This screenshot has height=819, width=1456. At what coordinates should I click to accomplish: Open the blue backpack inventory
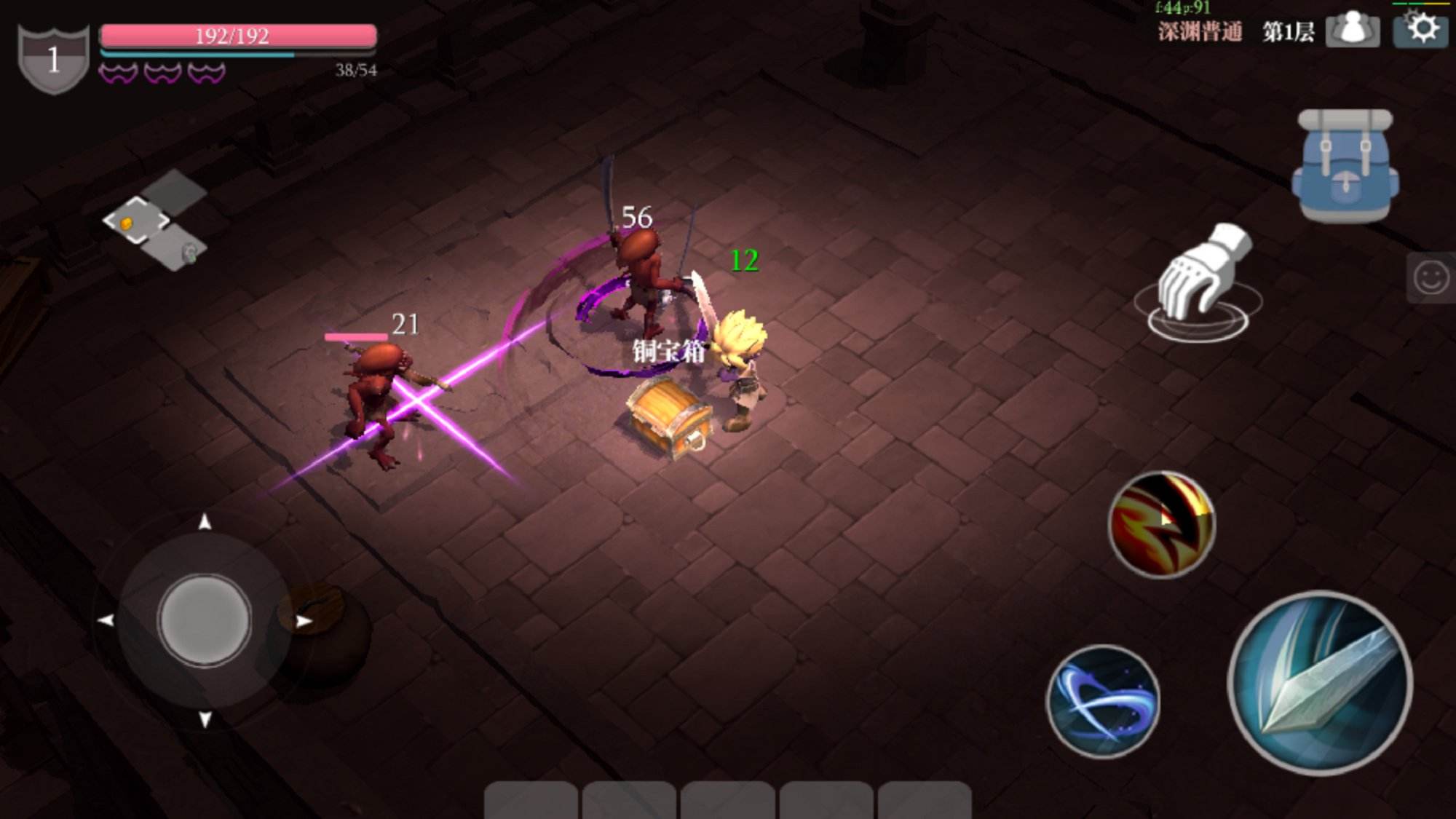(x=1345, y=166)
